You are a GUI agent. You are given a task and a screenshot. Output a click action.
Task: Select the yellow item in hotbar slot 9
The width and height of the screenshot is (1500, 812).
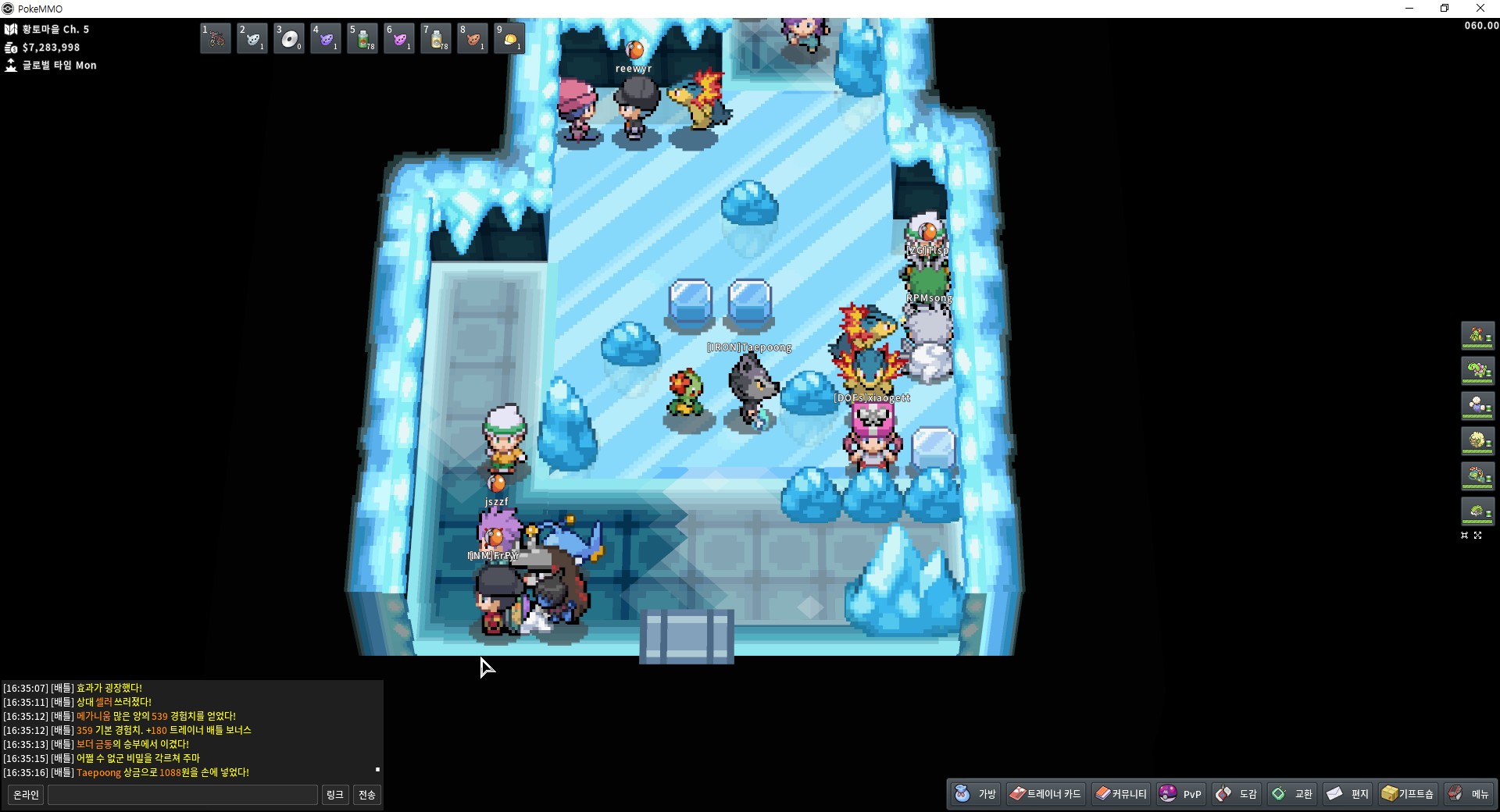point(509,38)
